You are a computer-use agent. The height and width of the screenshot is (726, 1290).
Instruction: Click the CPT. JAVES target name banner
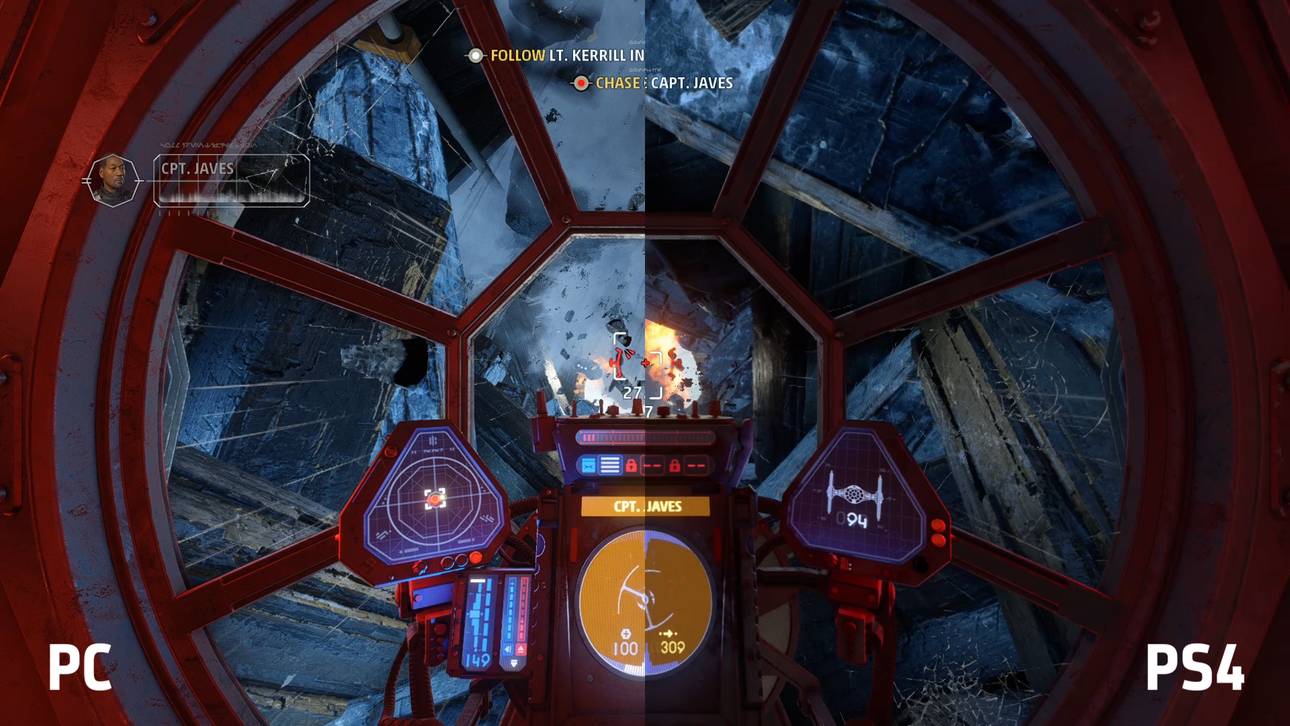644,506
